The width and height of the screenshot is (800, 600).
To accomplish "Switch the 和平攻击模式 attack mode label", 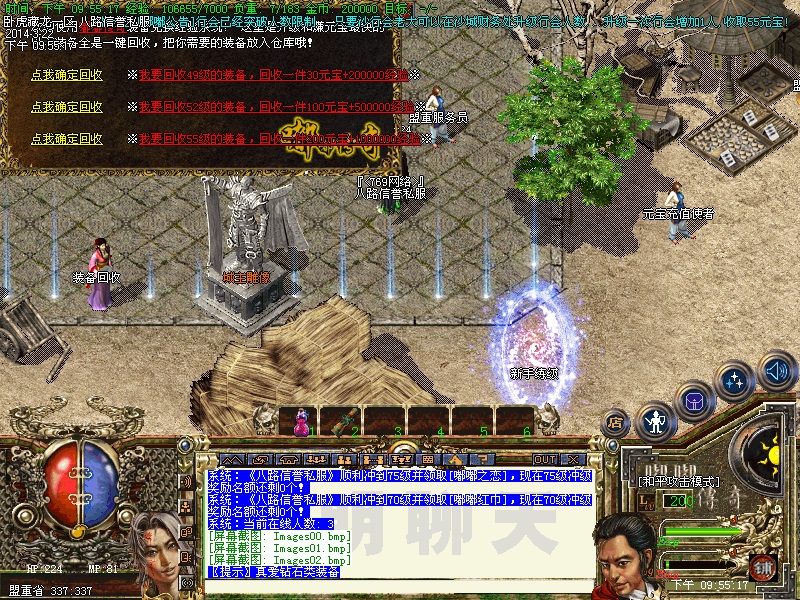I will pos(677,481).
